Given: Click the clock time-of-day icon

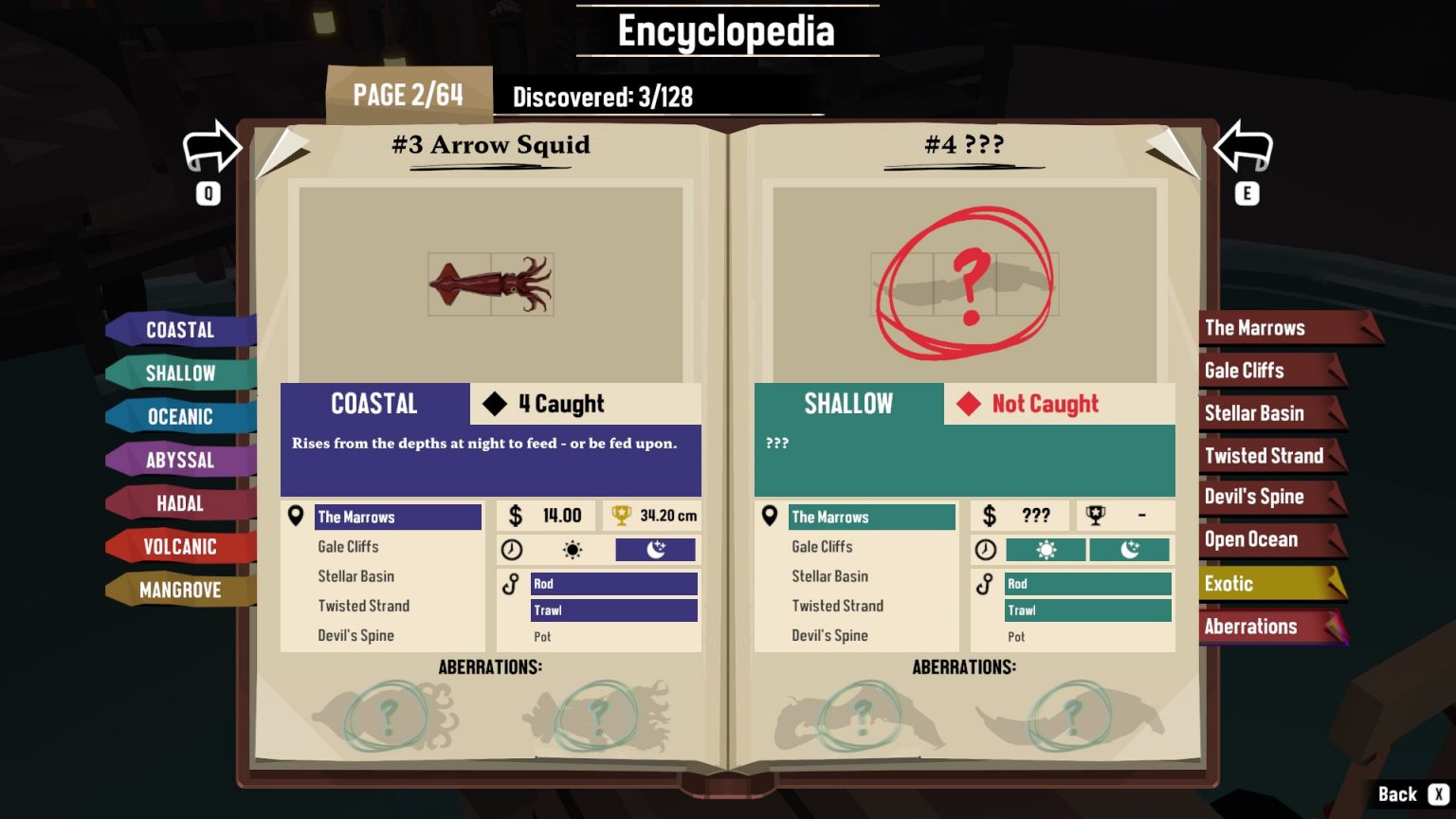Looking at the screenshot, I should (510, 550).
